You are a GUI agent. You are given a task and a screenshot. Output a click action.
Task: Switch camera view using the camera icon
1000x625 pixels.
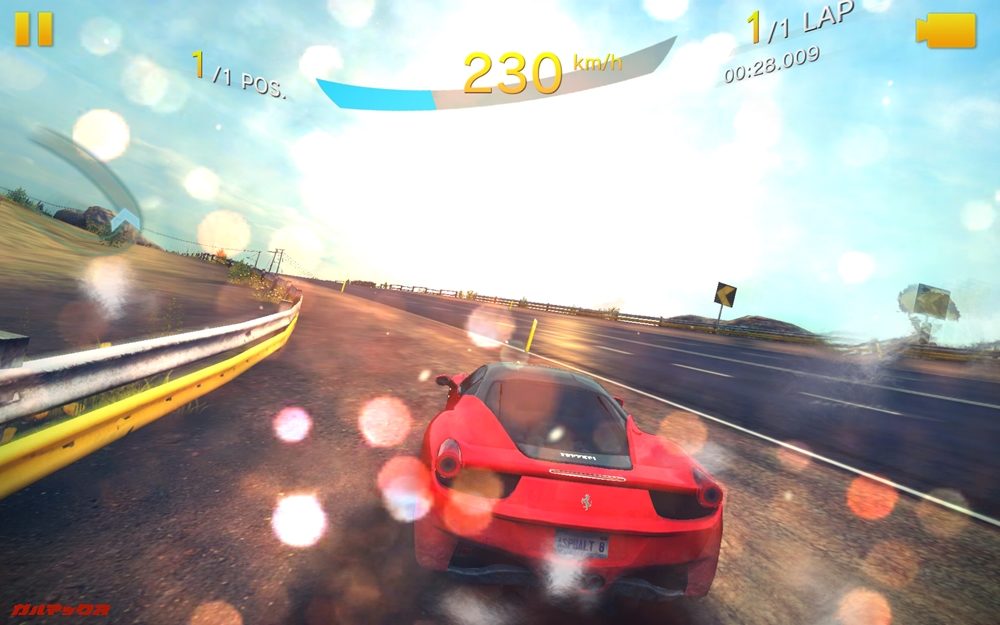pos(945,30)
